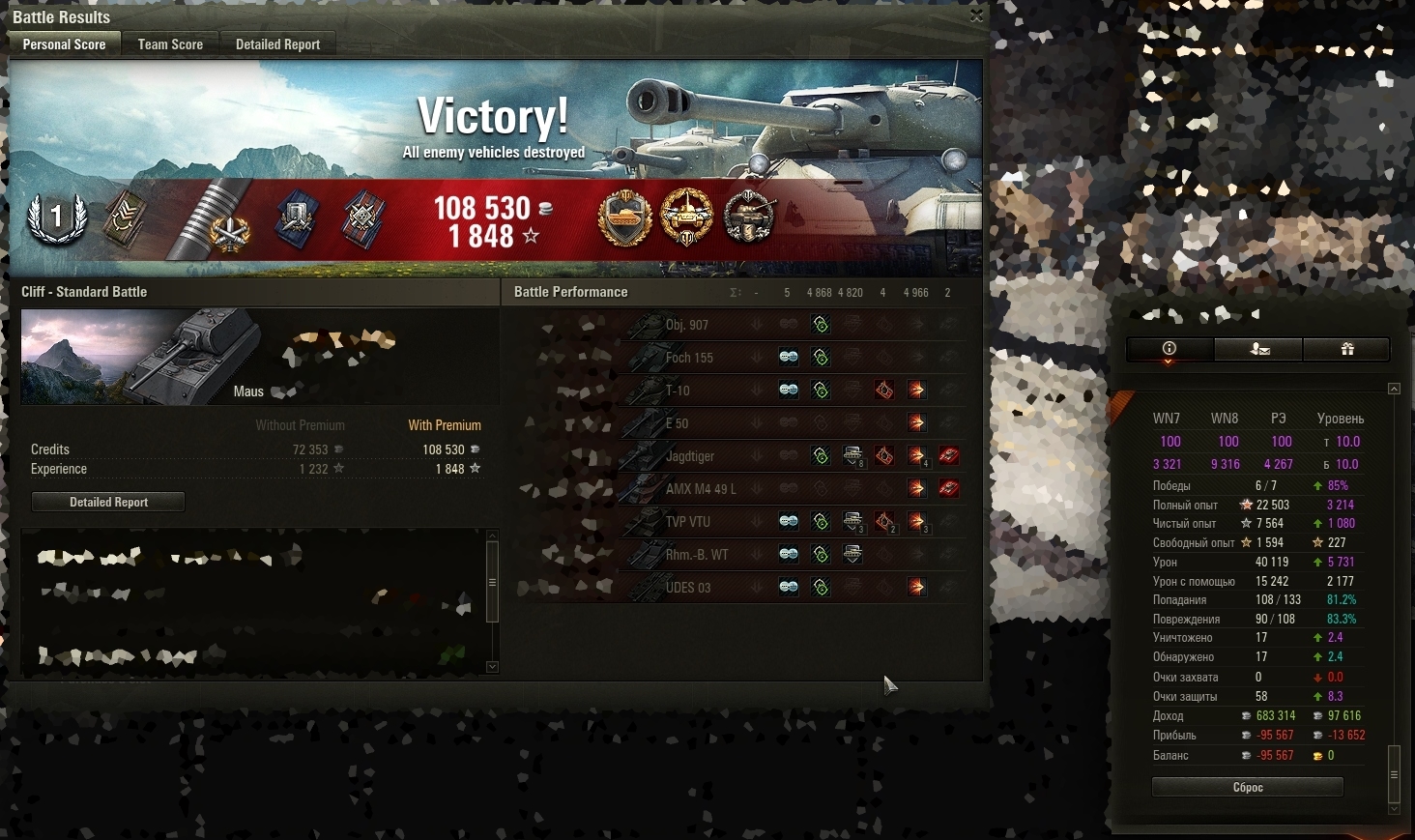Close the Battle Results window
1415x840 pixels.
point(976,15)
